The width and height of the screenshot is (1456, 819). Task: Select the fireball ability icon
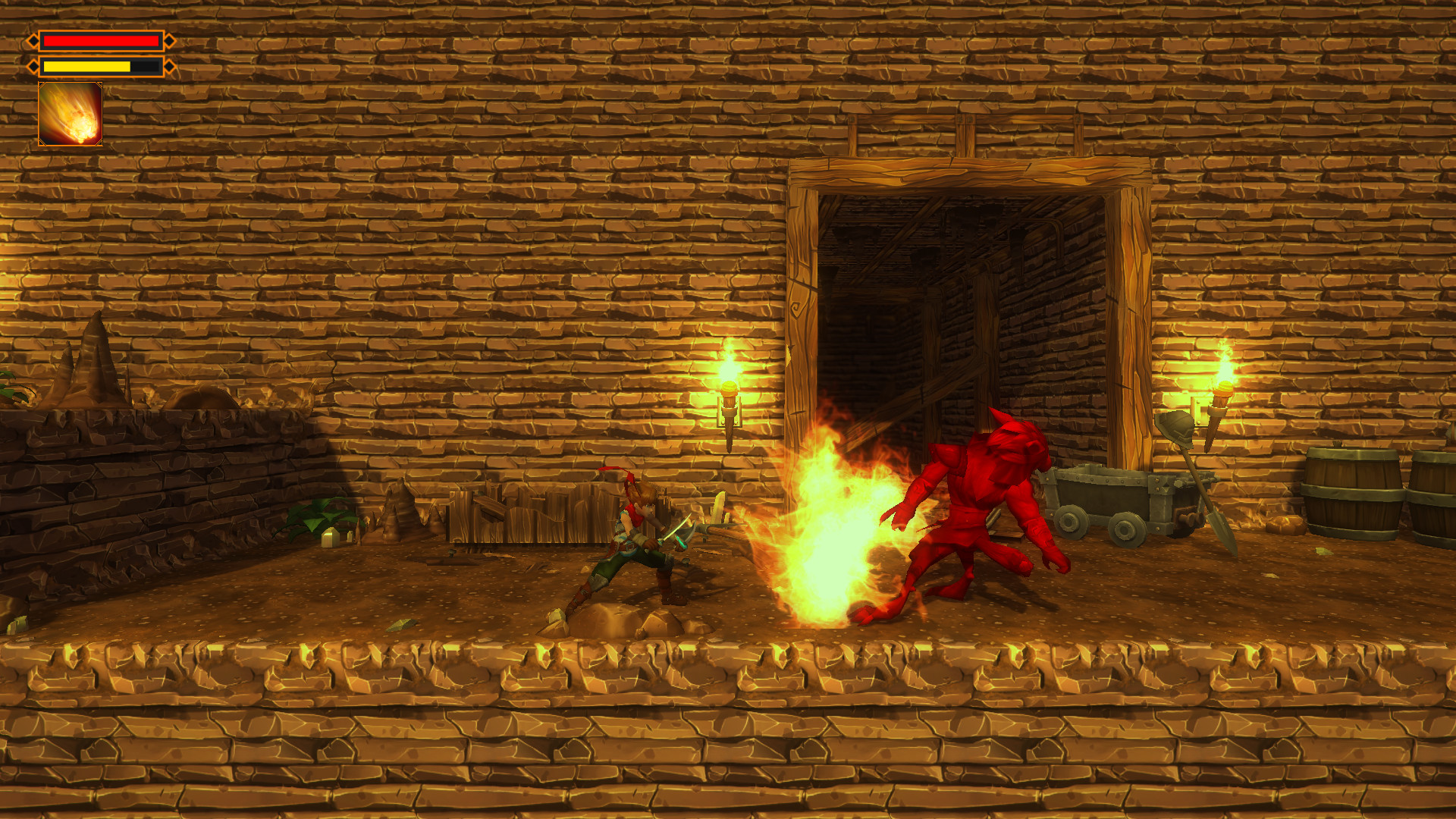coord(70,114)
